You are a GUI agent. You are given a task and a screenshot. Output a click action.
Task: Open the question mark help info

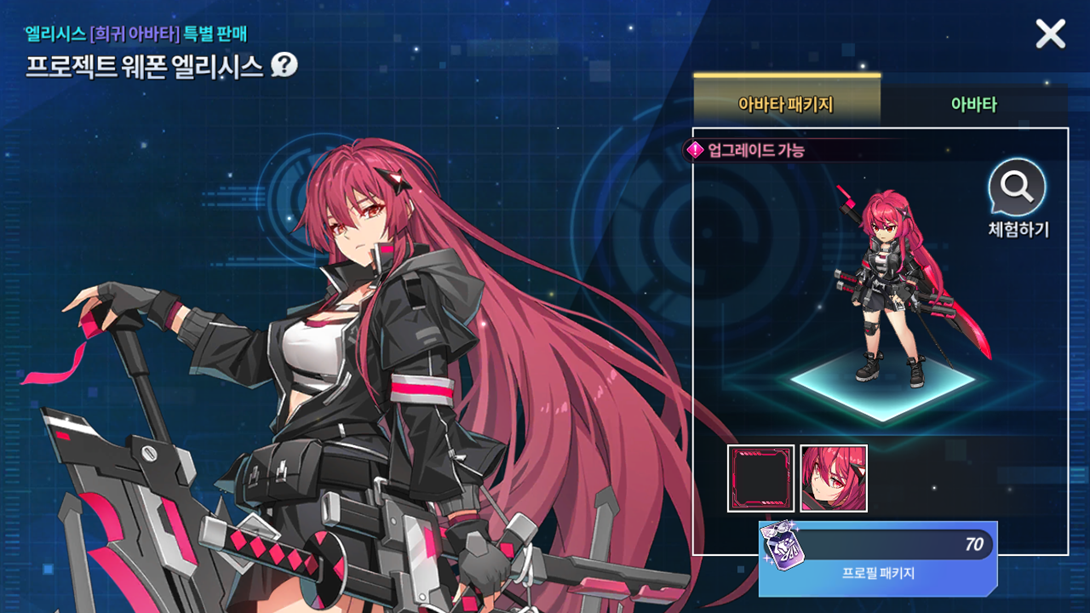pyautogui.click(x=285, y=66)
